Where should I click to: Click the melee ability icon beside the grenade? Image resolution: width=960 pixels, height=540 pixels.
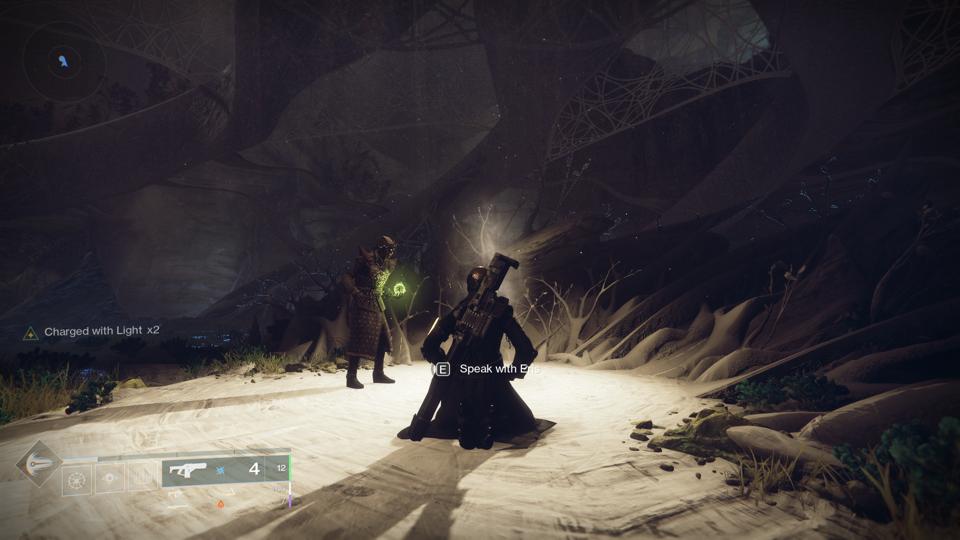(110, 478)
